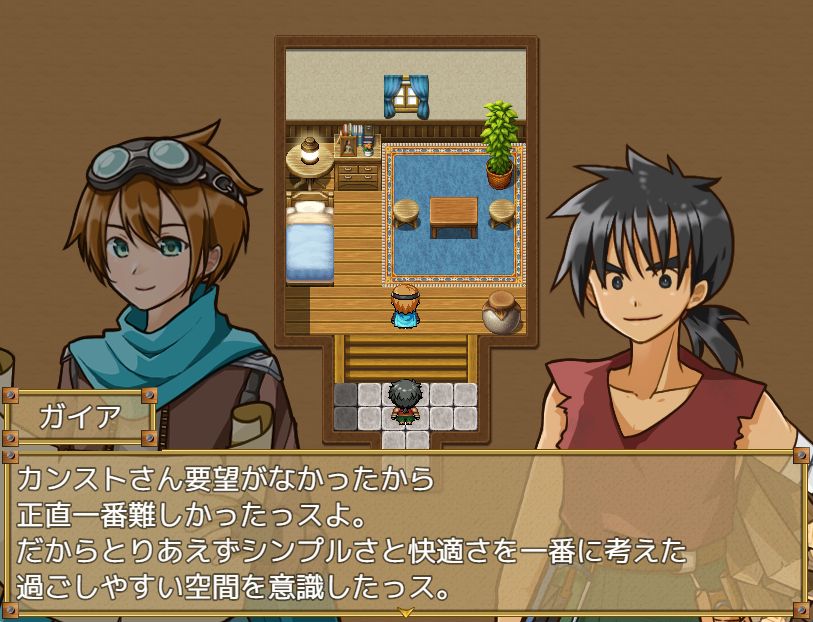Advance Gaia's dialogue message box
Image resolution: width=813 pixels, height=622 pixels.
coord(405,530)
